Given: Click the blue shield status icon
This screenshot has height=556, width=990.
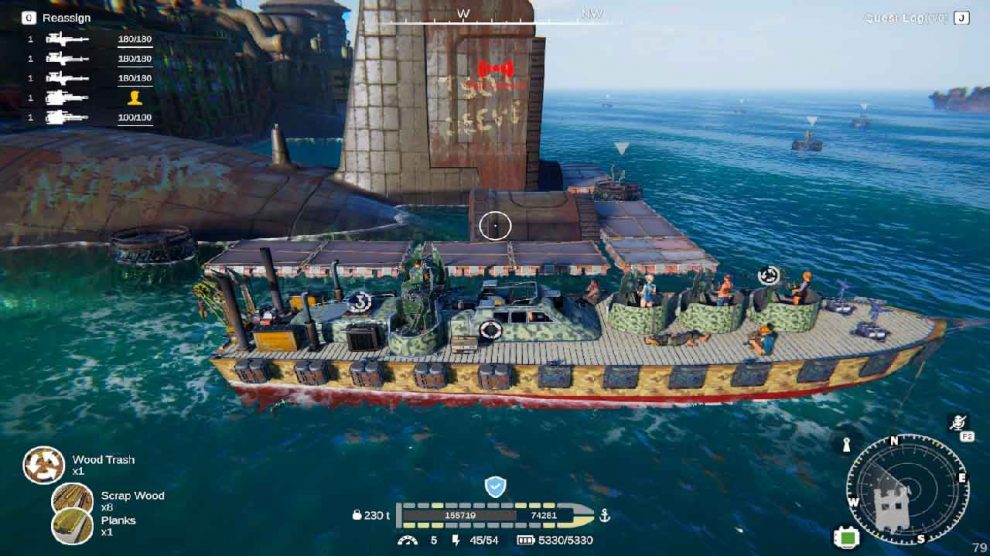Looking at the screenshot, I should (x=495, y=486).
